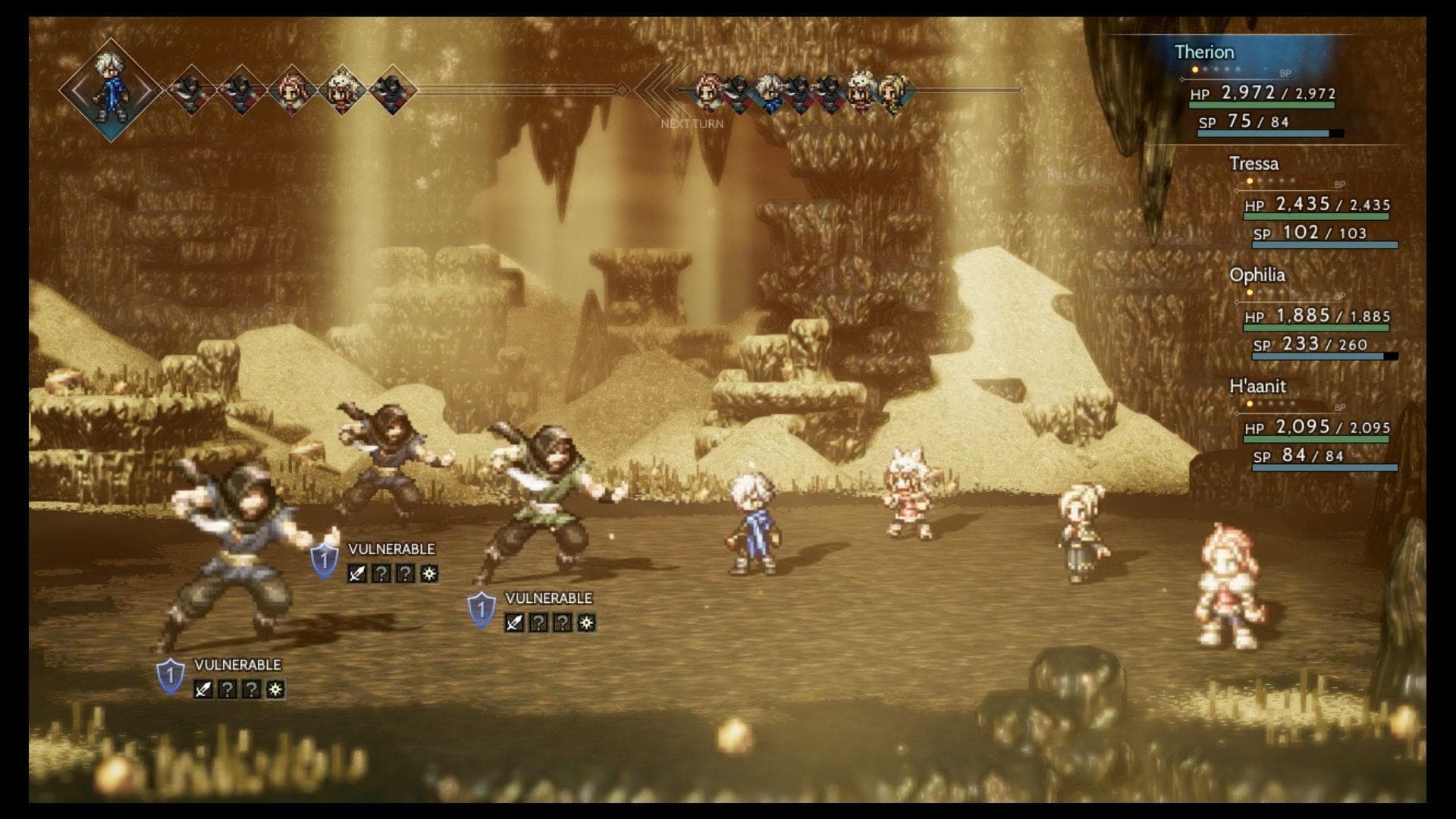Screen dimensions: 1456x819
Task: Select Therion's portrait in the turn order bar
Action: 109,87
